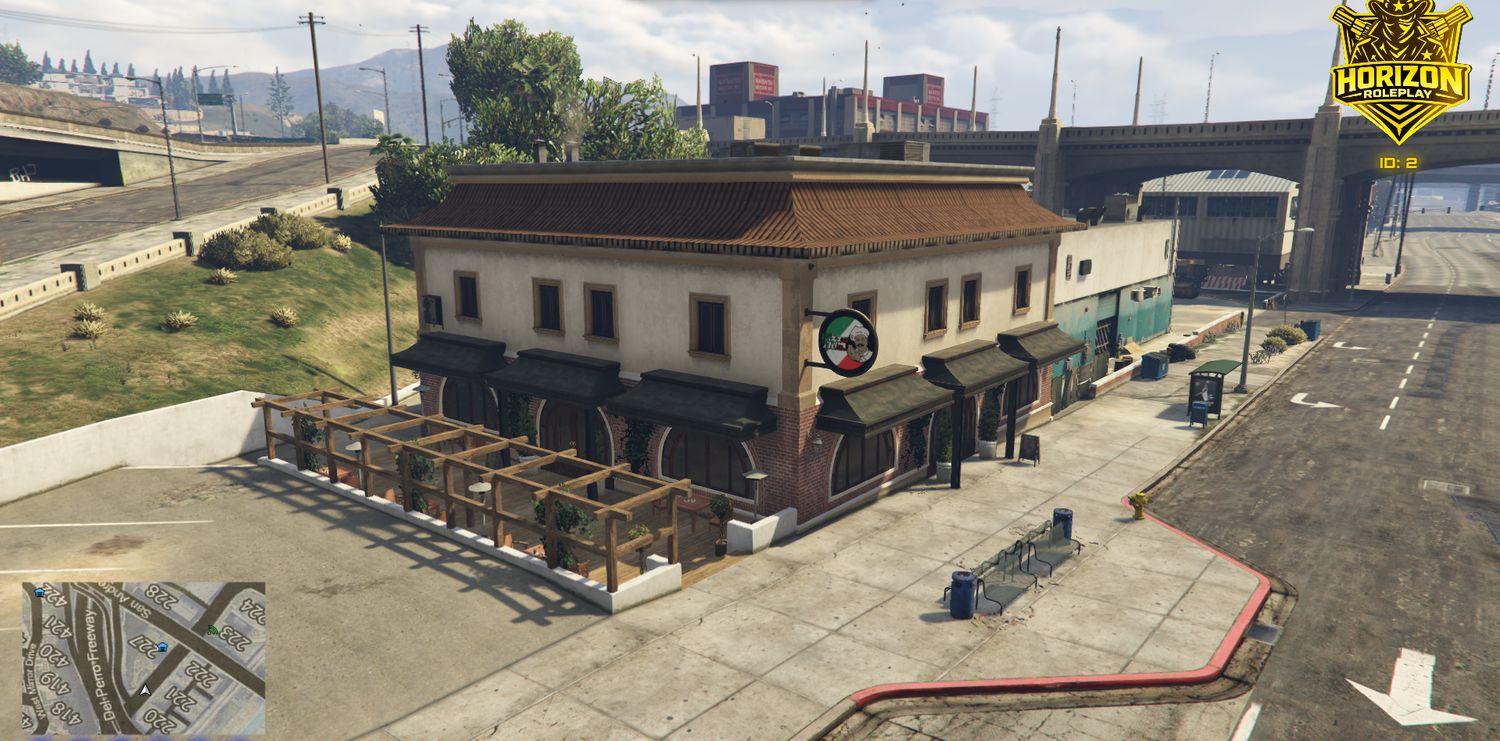Click the fire hydrant near the curb

point(1138,505)
